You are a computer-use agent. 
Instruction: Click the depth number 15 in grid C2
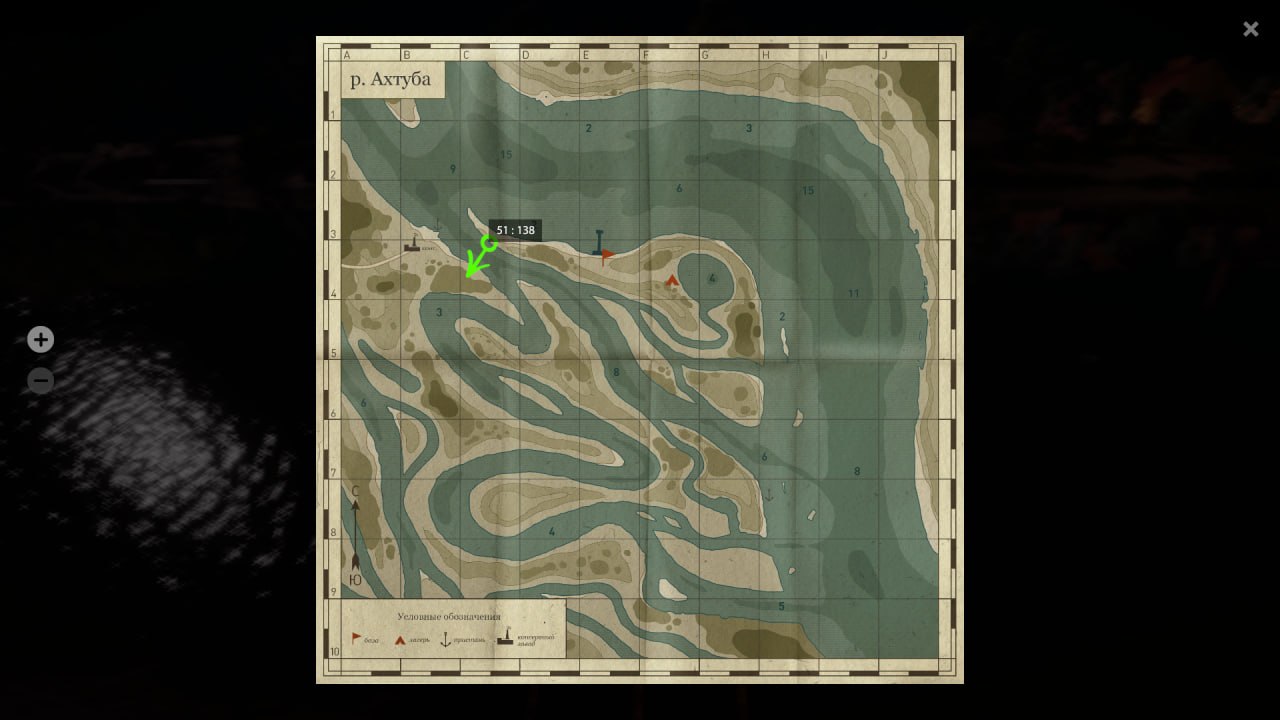click(505, 156)
